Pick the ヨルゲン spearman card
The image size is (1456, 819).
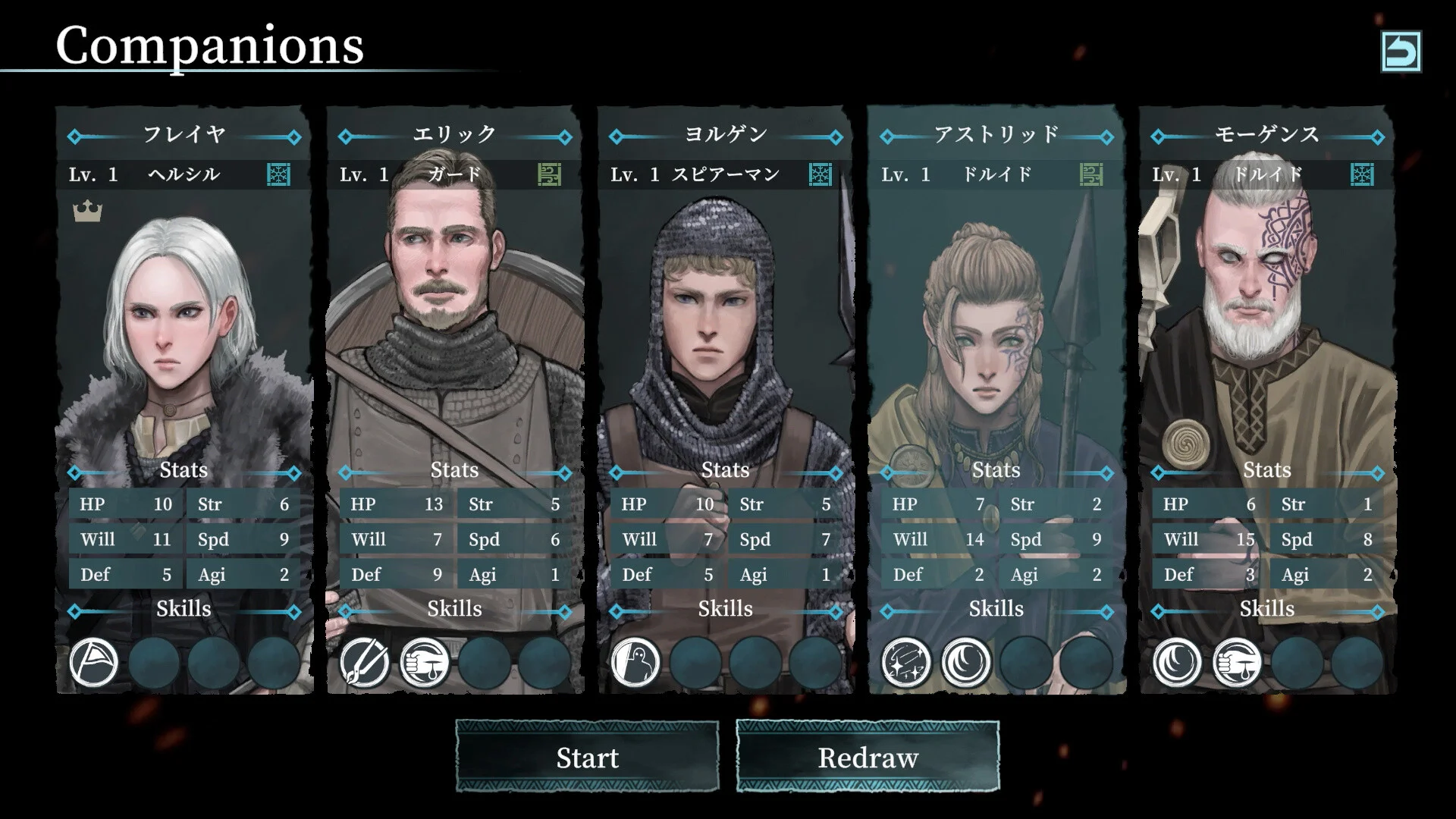tap(726, 318)
